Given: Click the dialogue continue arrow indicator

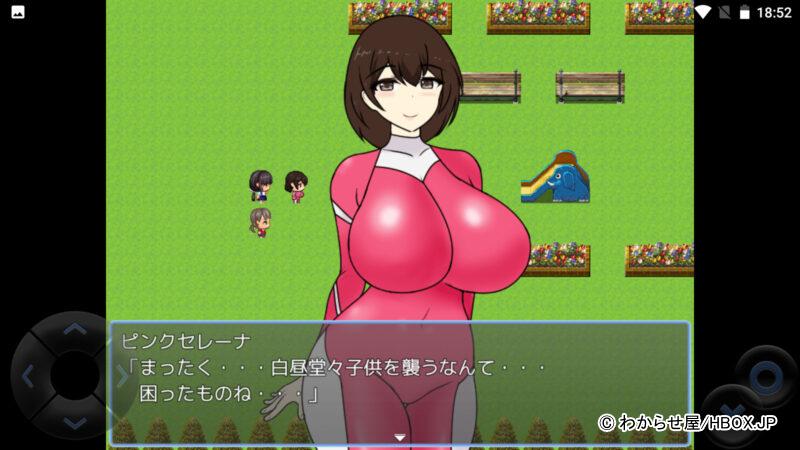Looking at the screenshot, I should click(399, 437).
